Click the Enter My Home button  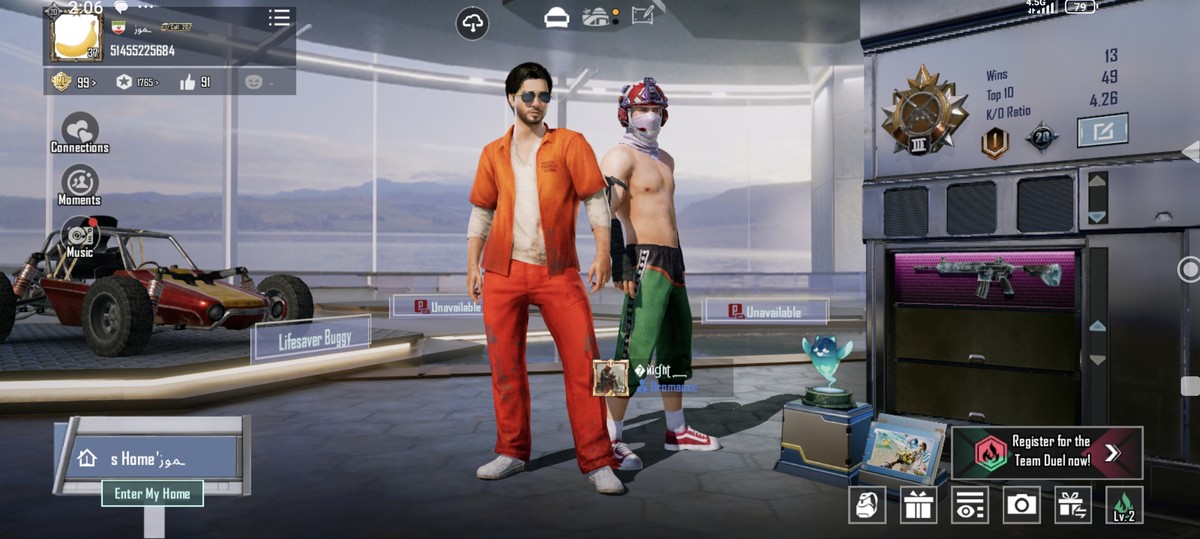coord(152,493)
